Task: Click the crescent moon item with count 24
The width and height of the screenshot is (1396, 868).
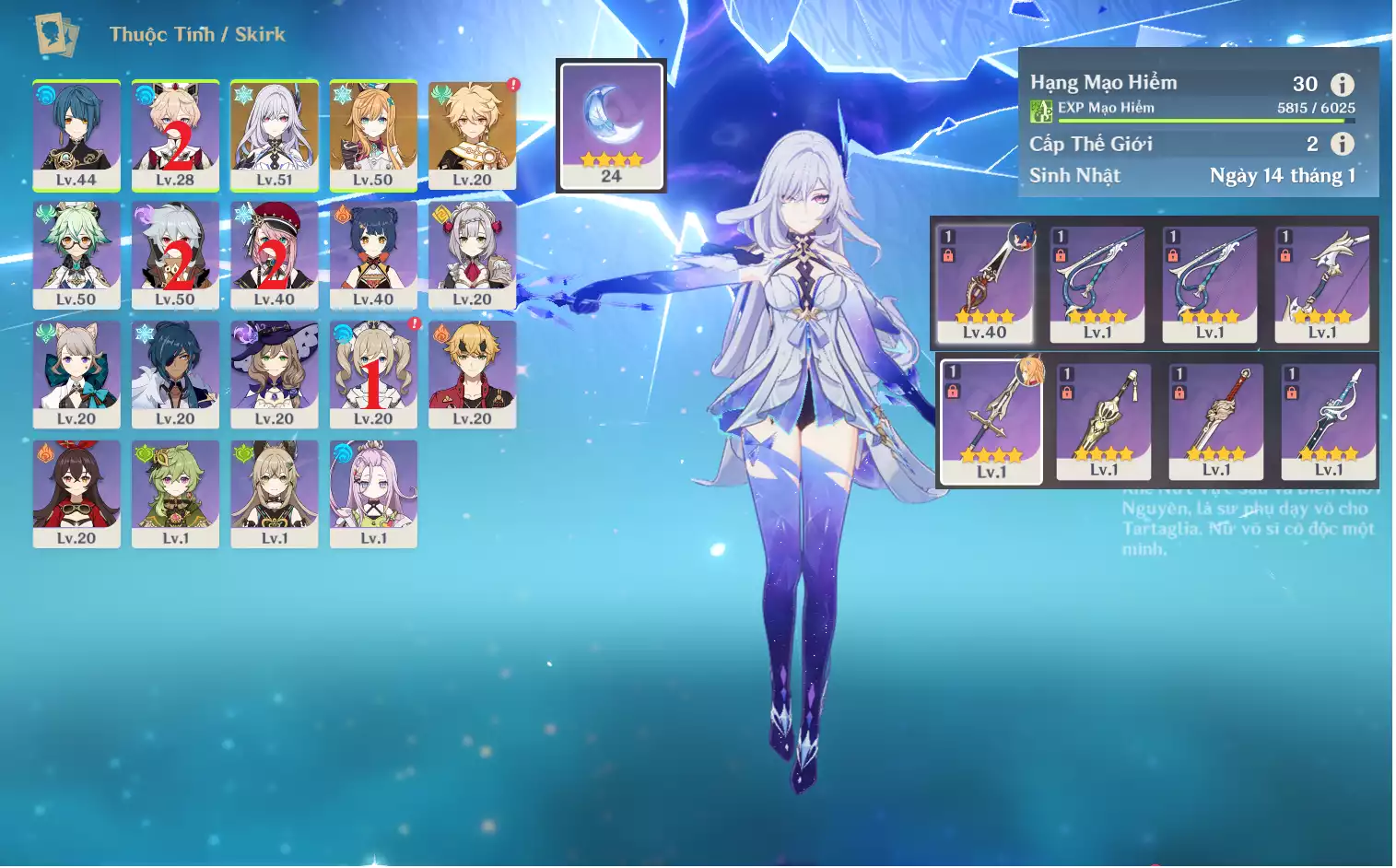Action: pyautogui.click(x=611, y=125)
